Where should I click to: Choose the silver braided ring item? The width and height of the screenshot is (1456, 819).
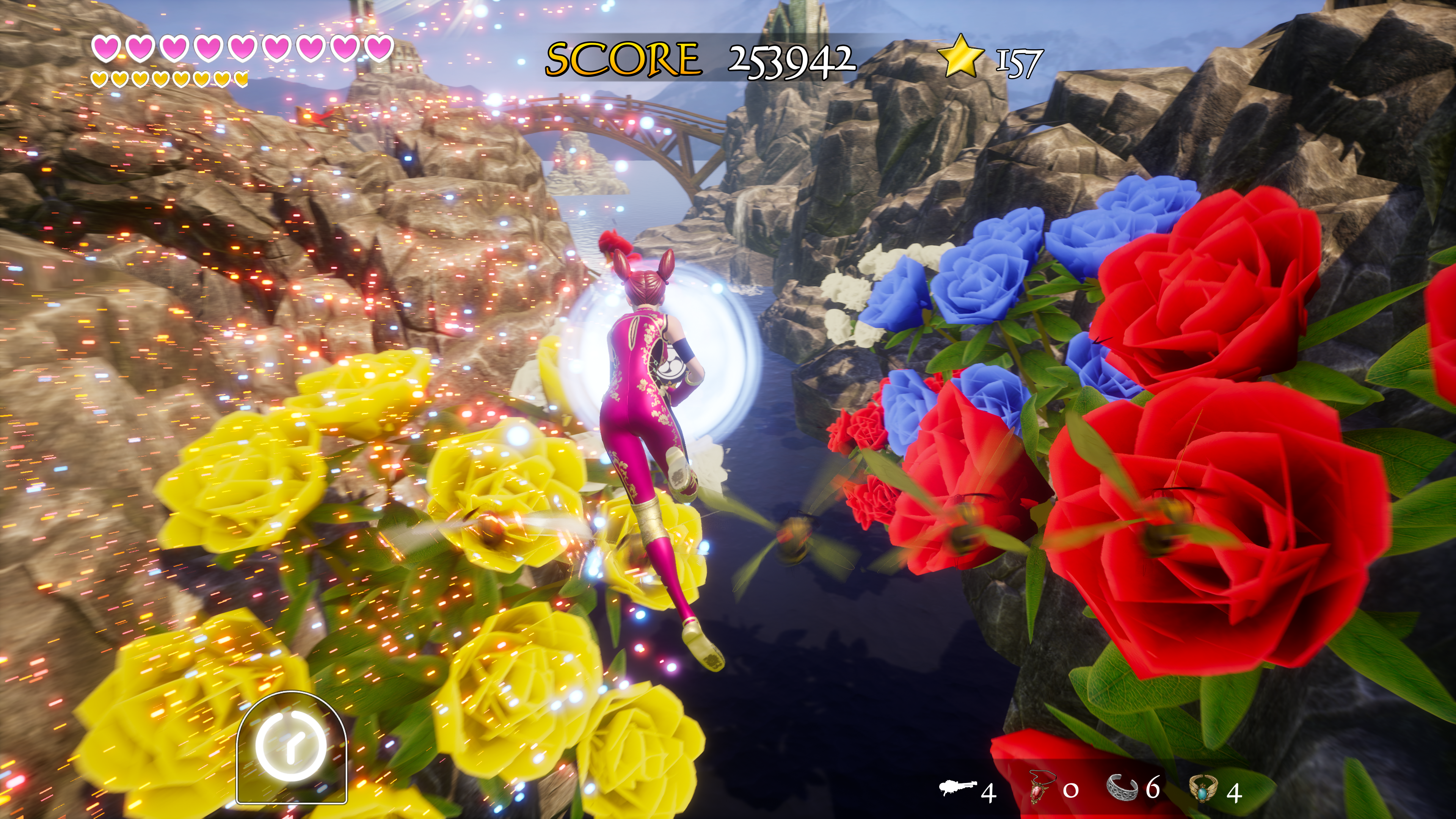pos(1123,788)
